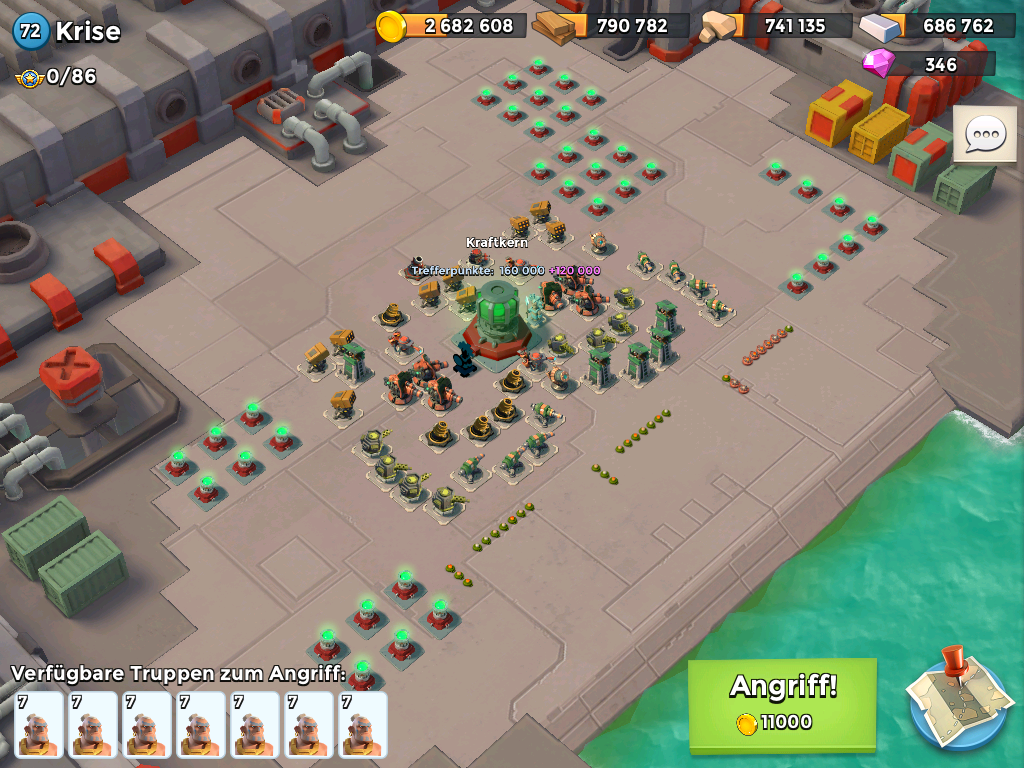Start the attack with the Angriff! button
Image resolution: width=1024 pixels, height=768 pixels.
(782, 703)
